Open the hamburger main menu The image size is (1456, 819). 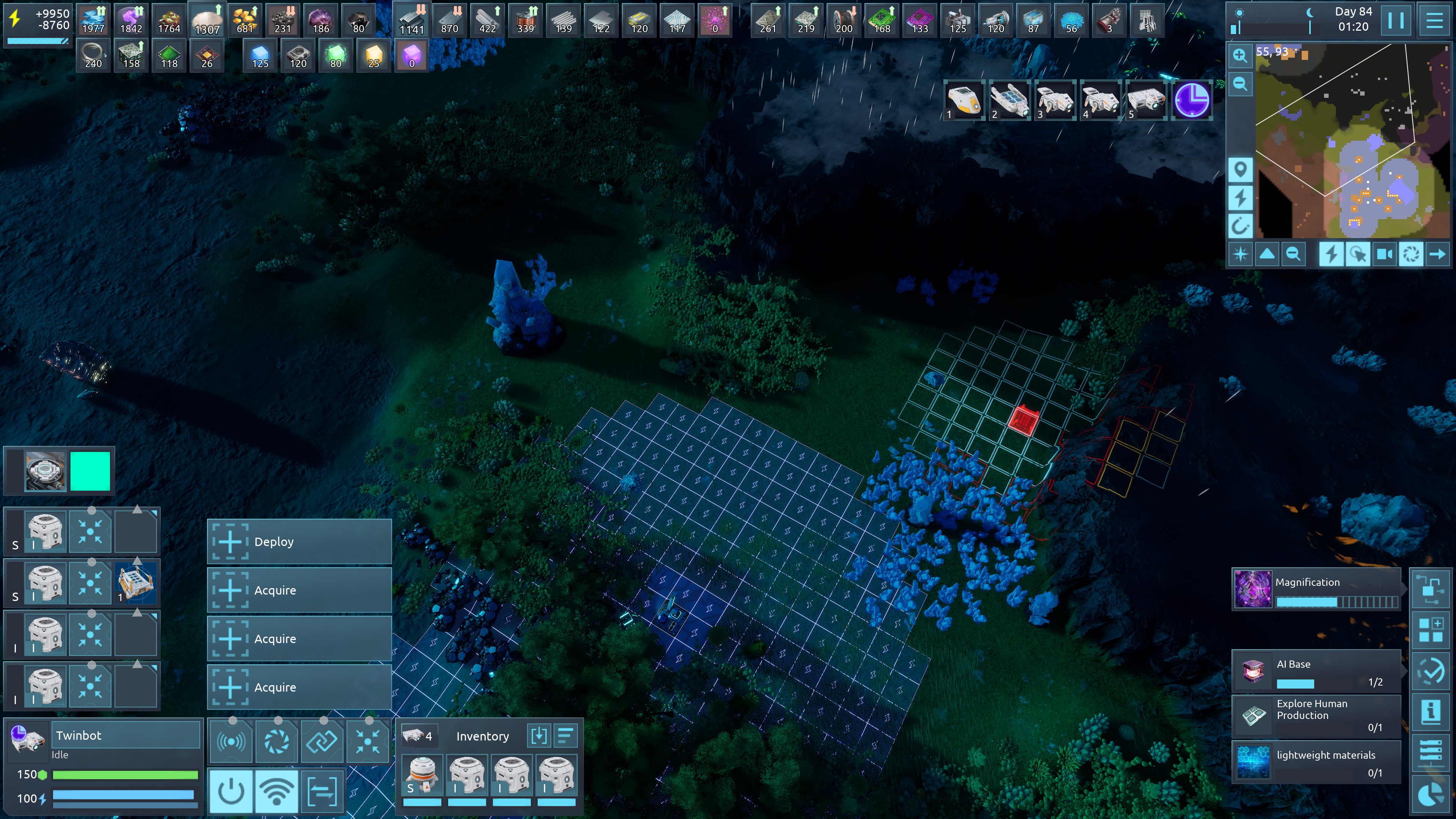[1434, 20]
